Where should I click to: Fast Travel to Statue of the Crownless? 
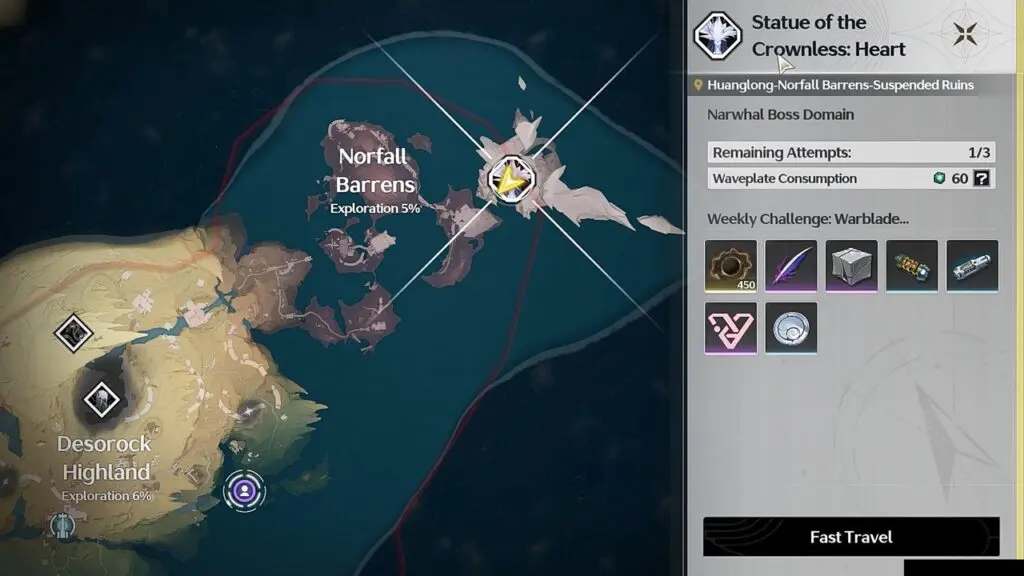[851, 537]
